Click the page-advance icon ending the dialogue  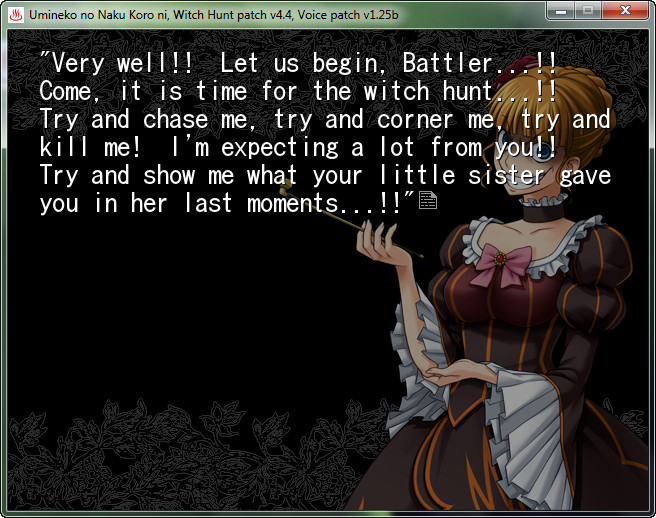pyautogui.click(x=428, y=203)
